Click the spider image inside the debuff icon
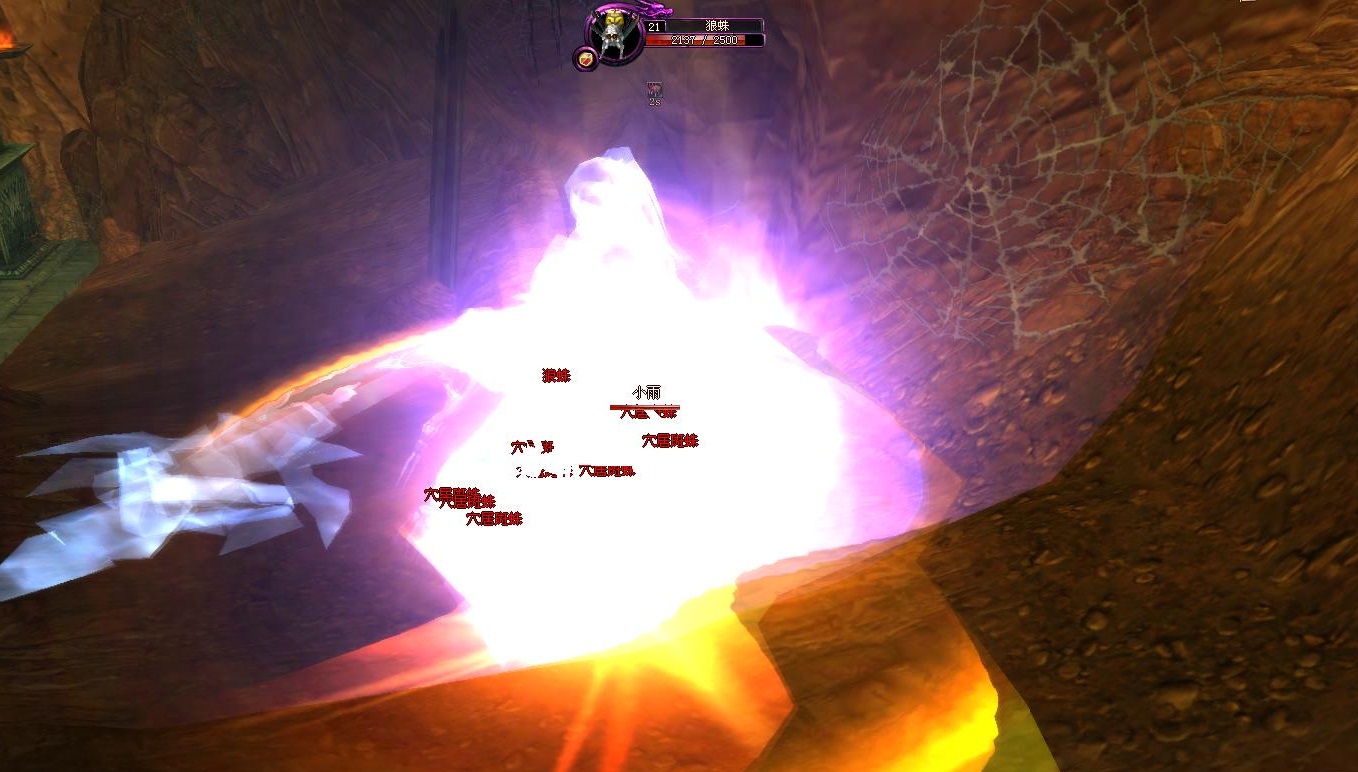 (655, 89)
